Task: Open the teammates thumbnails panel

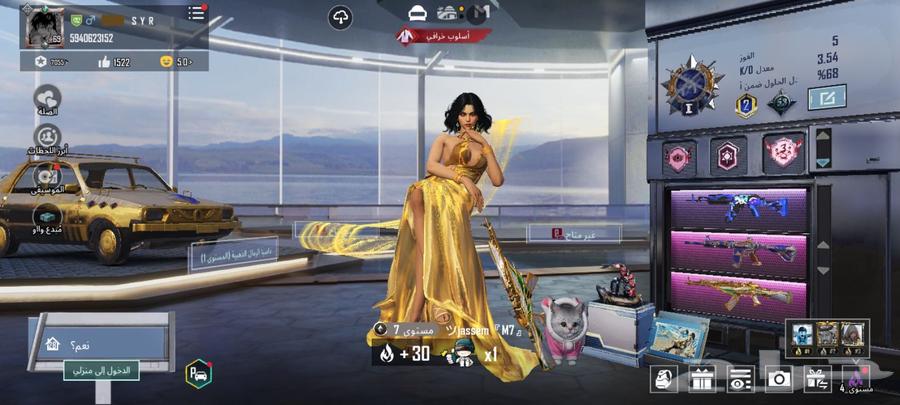Action: coord(826,338)
